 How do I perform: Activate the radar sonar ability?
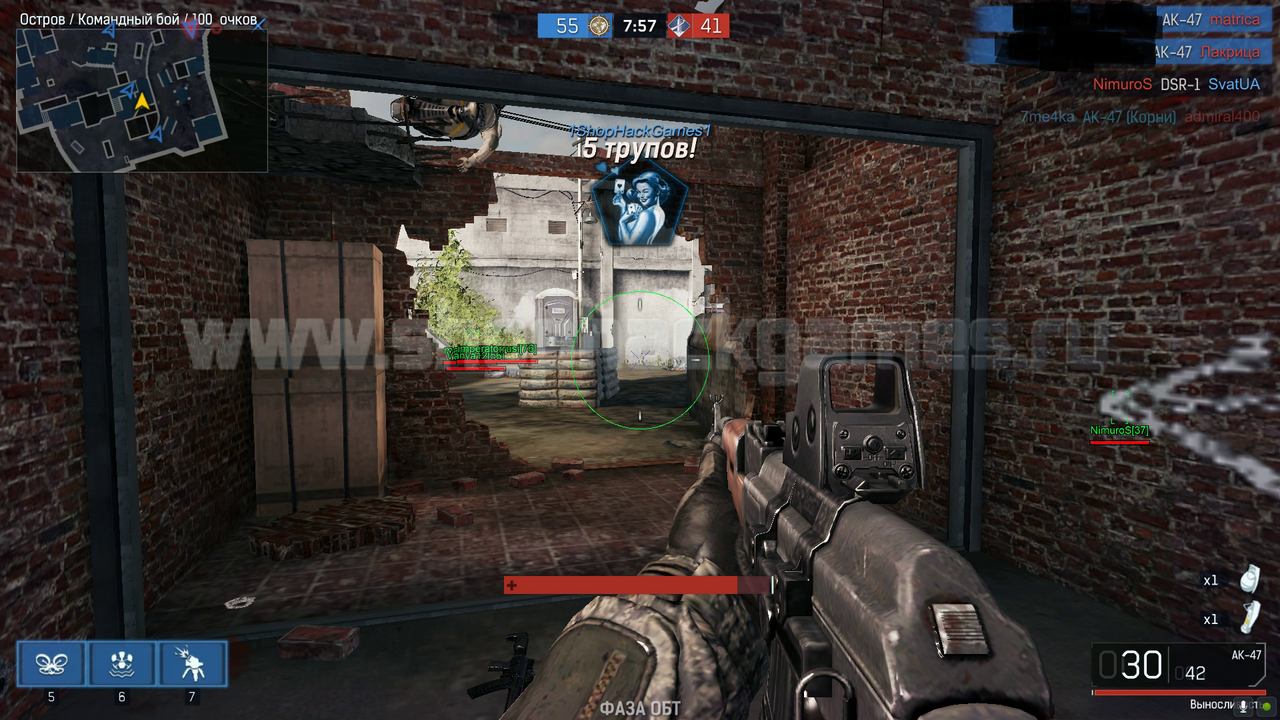(122, 664)
